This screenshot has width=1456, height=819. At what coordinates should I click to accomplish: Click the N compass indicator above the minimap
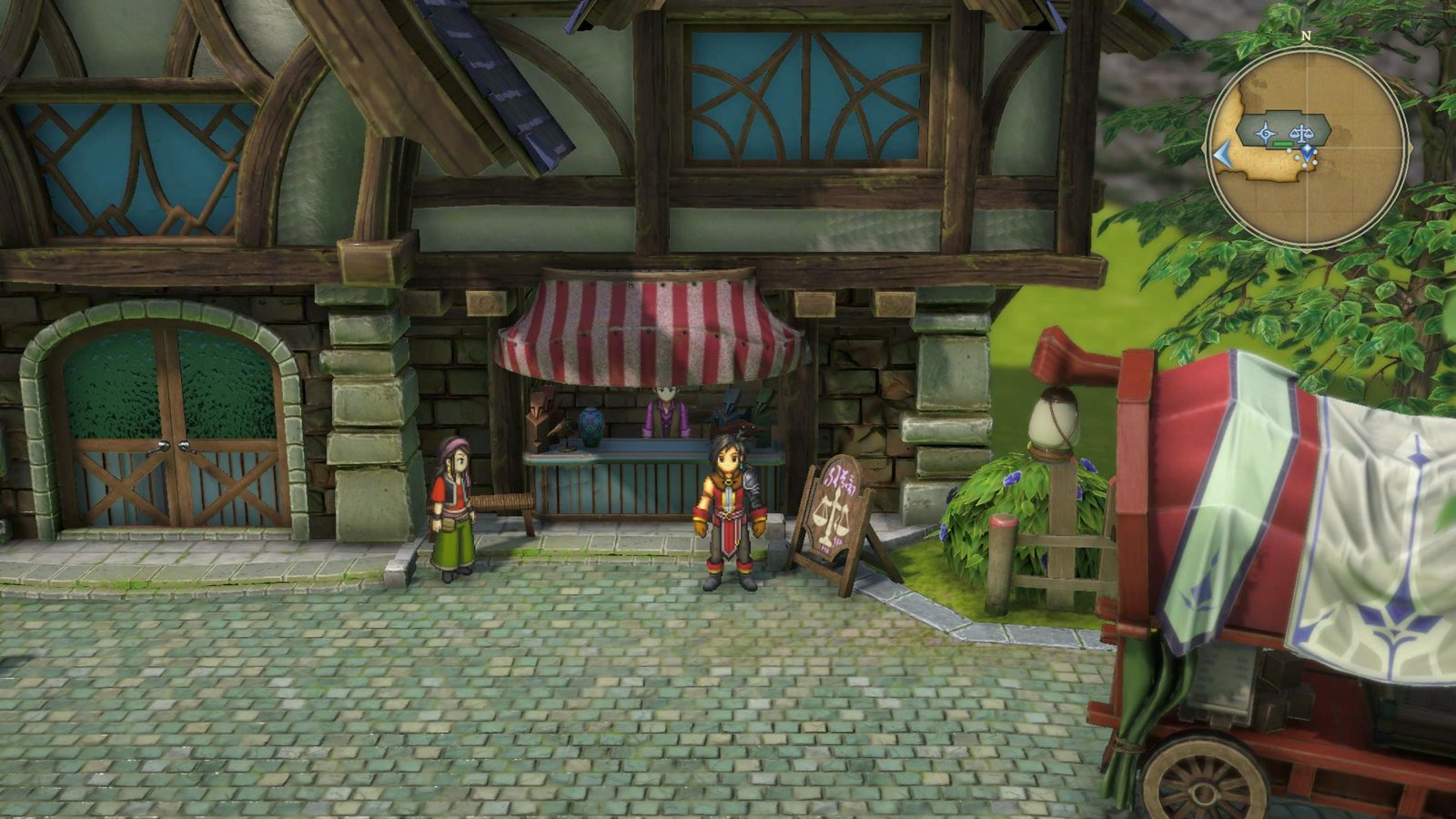(x=1306, y=35)
